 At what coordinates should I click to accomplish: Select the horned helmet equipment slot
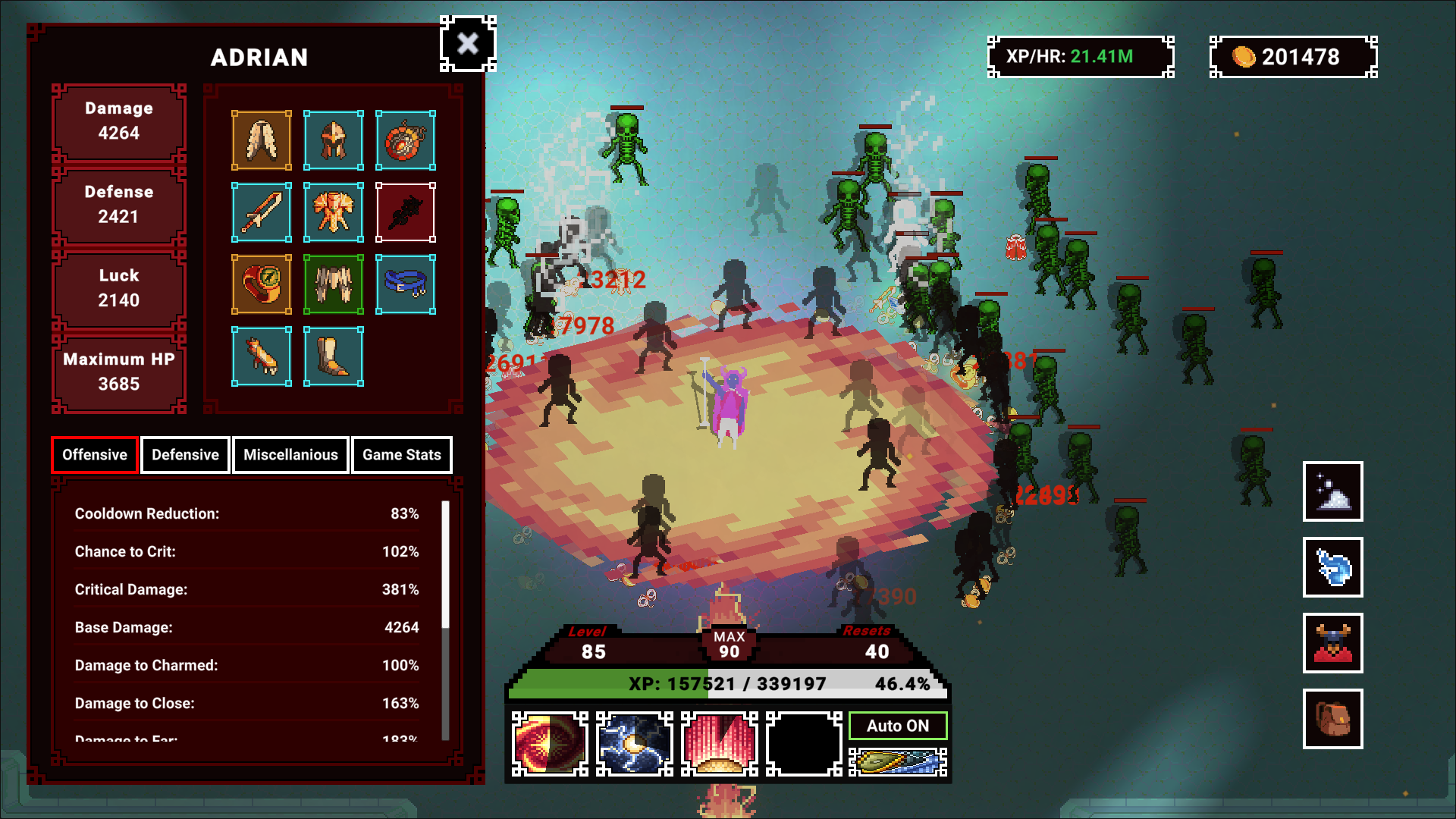tap(333, 140)
